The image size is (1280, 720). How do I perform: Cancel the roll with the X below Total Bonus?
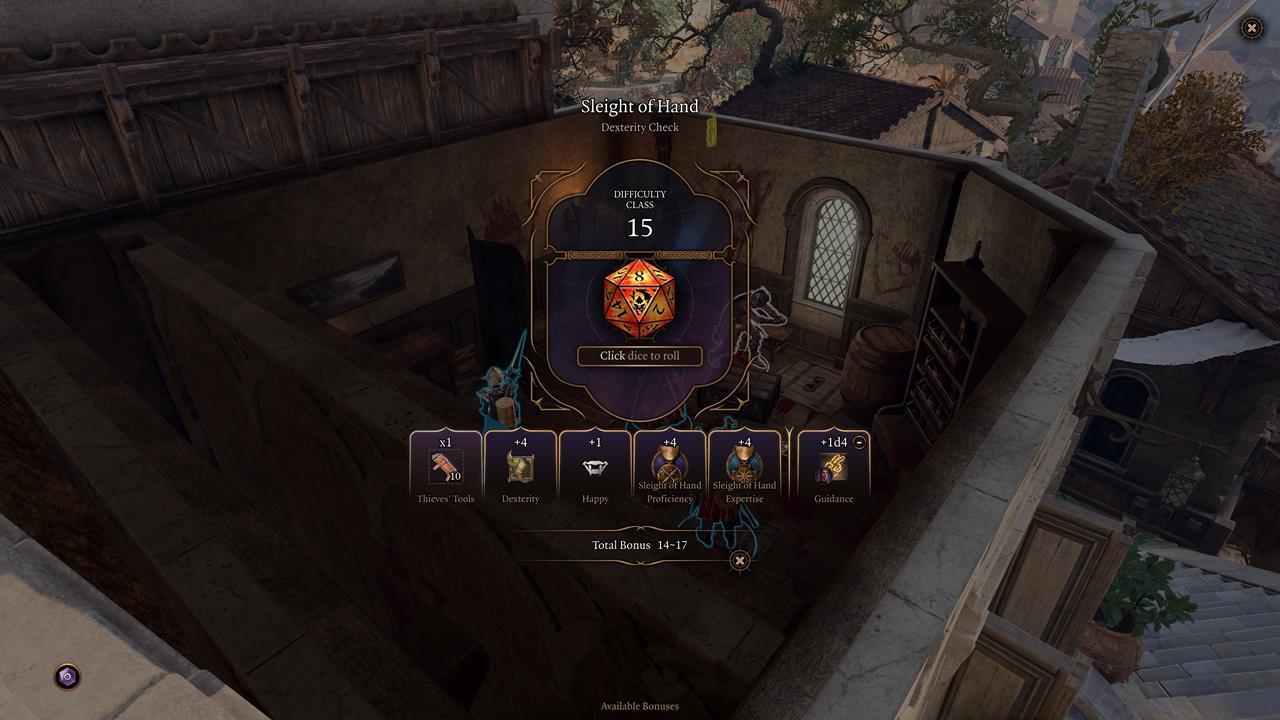739,561
